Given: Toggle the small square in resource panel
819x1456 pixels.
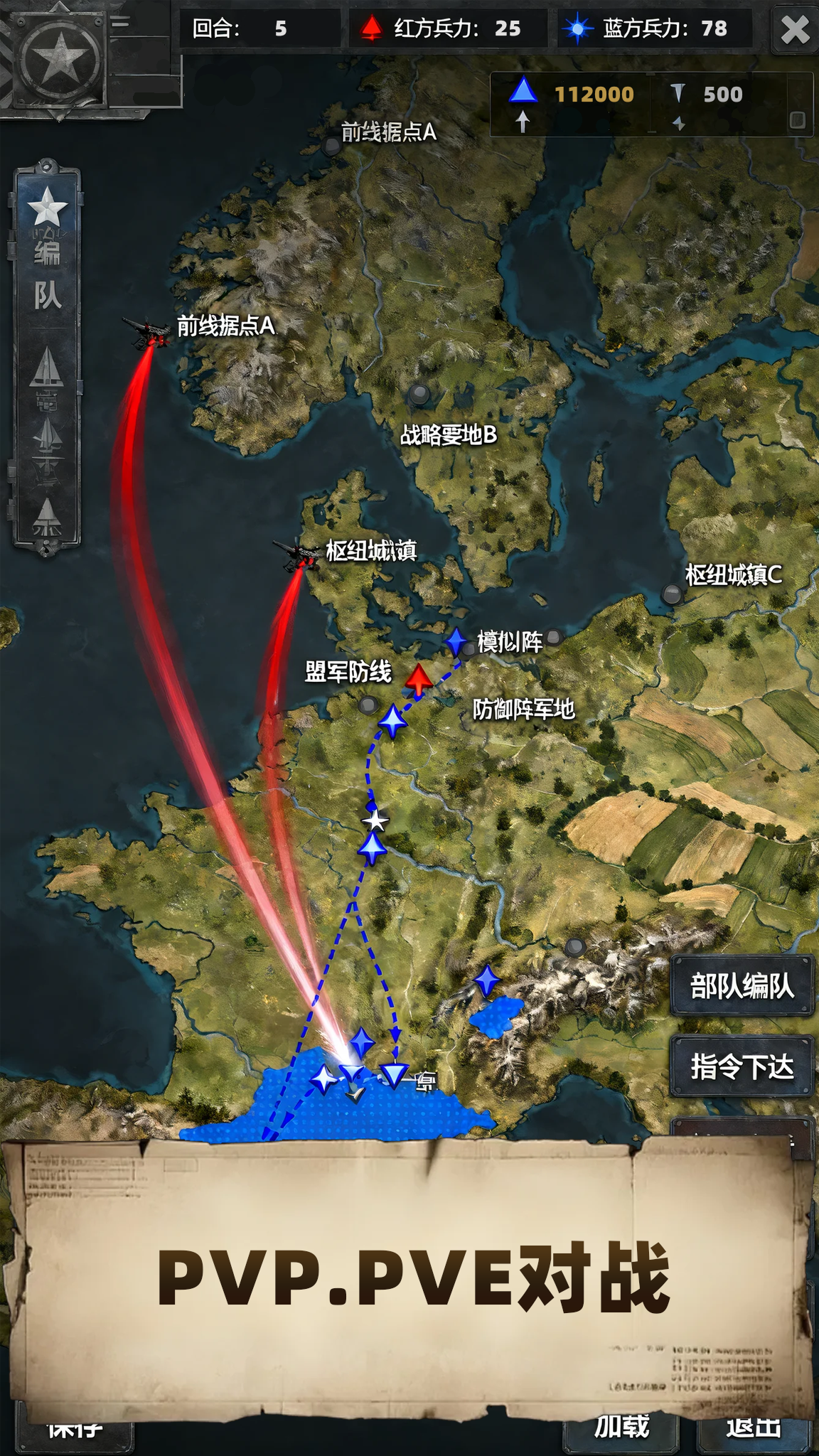Looking at the screenshot, I should tap(797, 120).
